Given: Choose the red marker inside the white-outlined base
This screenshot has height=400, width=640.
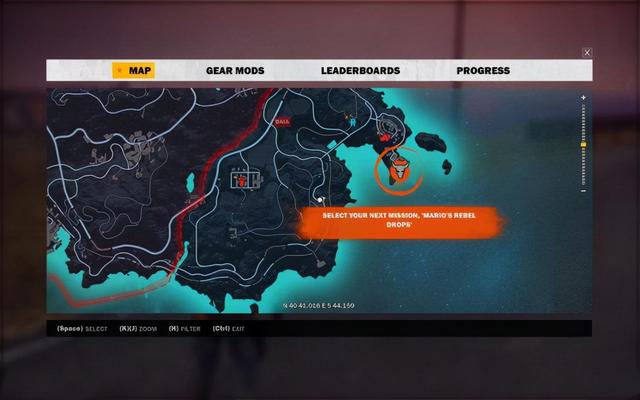Looking at the screenshot, I should [242, 180].
